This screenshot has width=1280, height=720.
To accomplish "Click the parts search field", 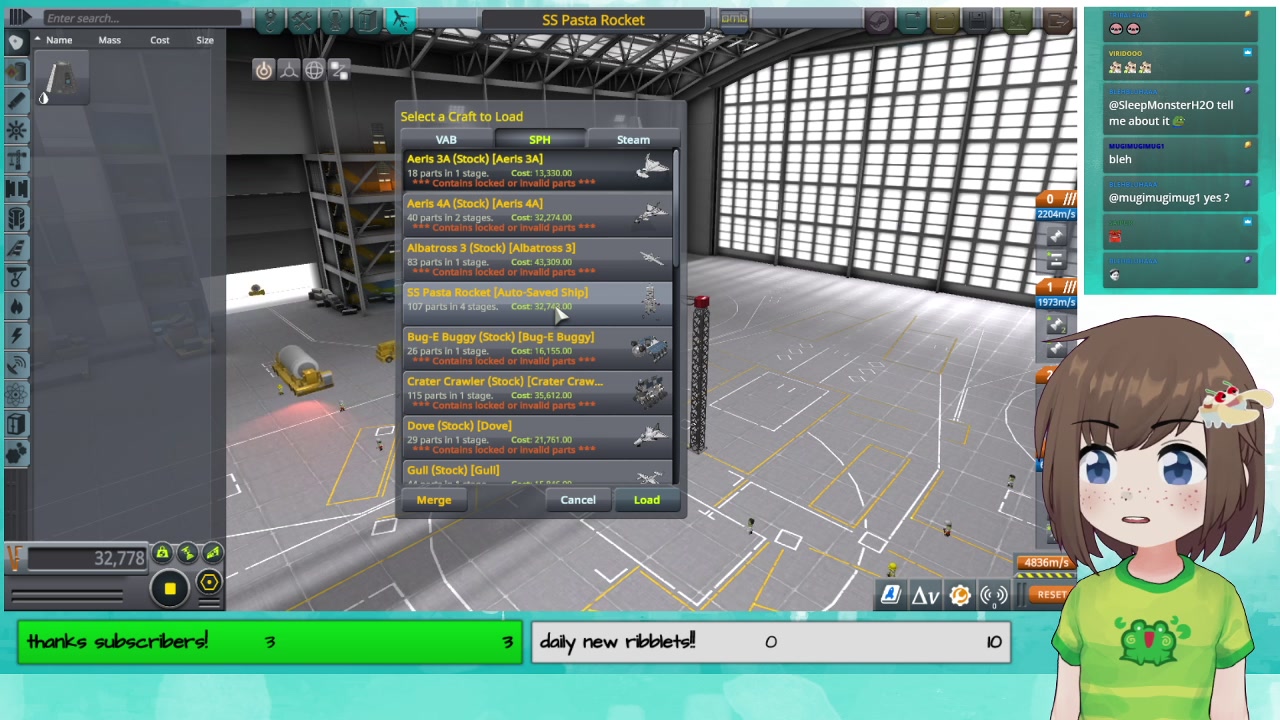I will click(x=140, y=18).
